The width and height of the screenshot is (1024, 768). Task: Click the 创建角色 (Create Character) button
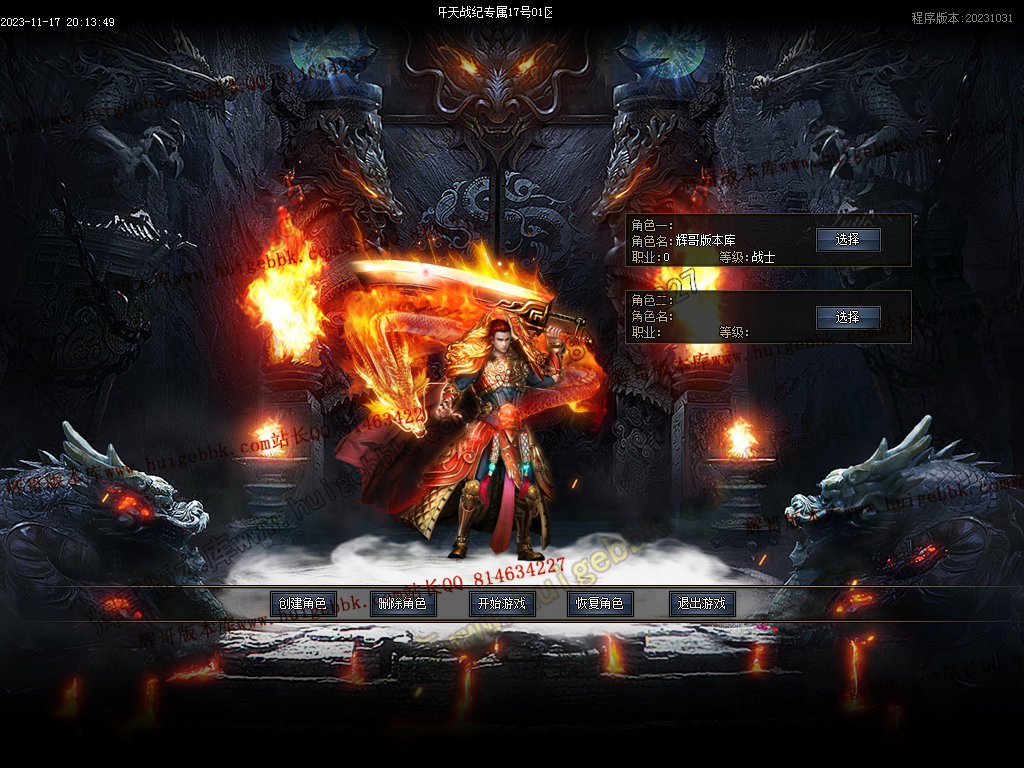302,604
